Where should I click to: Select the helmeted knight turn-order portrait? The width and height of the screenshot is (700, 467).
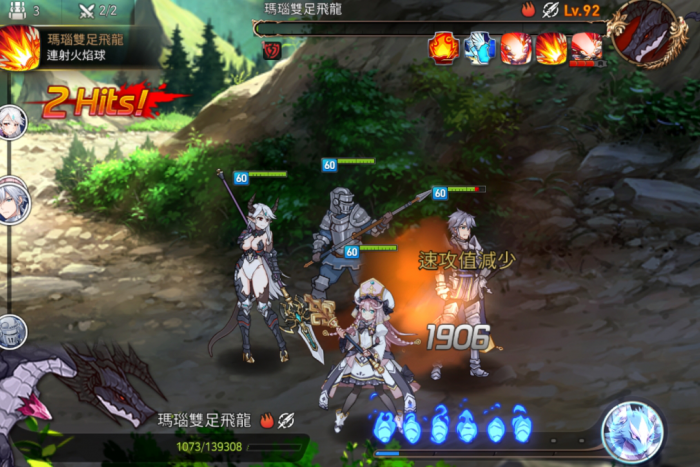tap(11, 330)
